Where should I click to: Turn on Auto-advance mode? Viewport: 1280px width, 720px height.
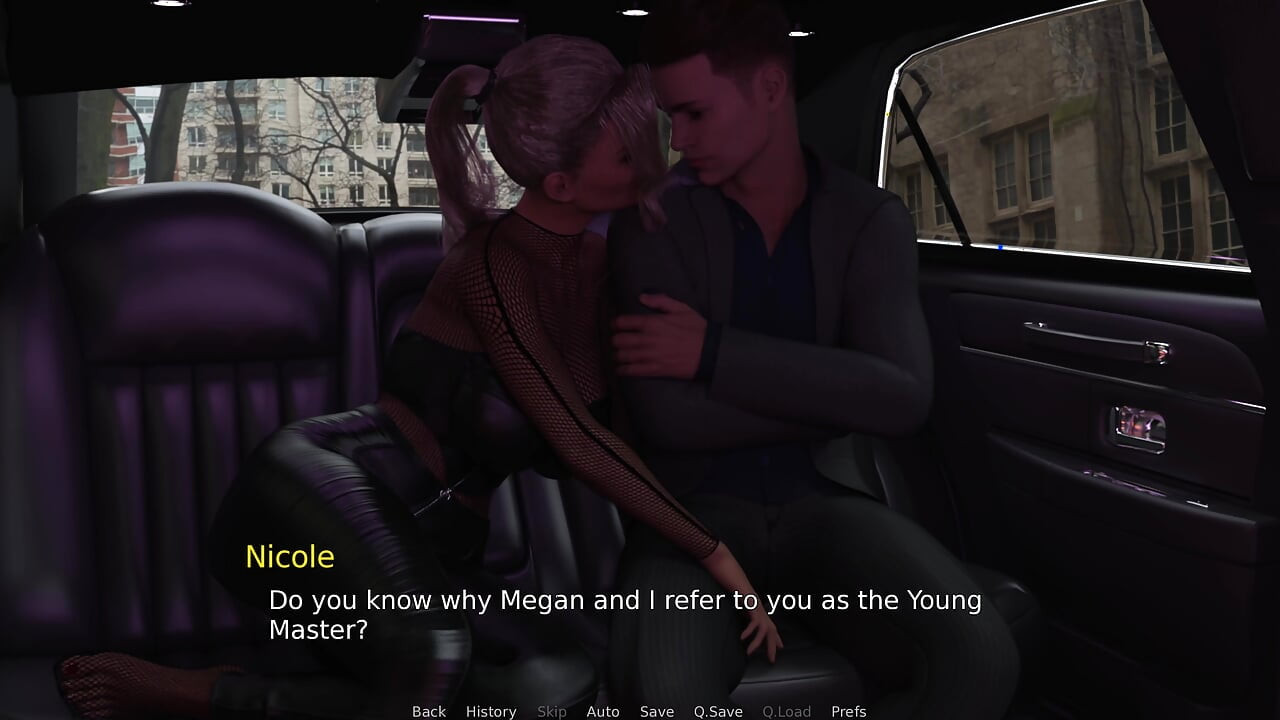tap(602, 711)
